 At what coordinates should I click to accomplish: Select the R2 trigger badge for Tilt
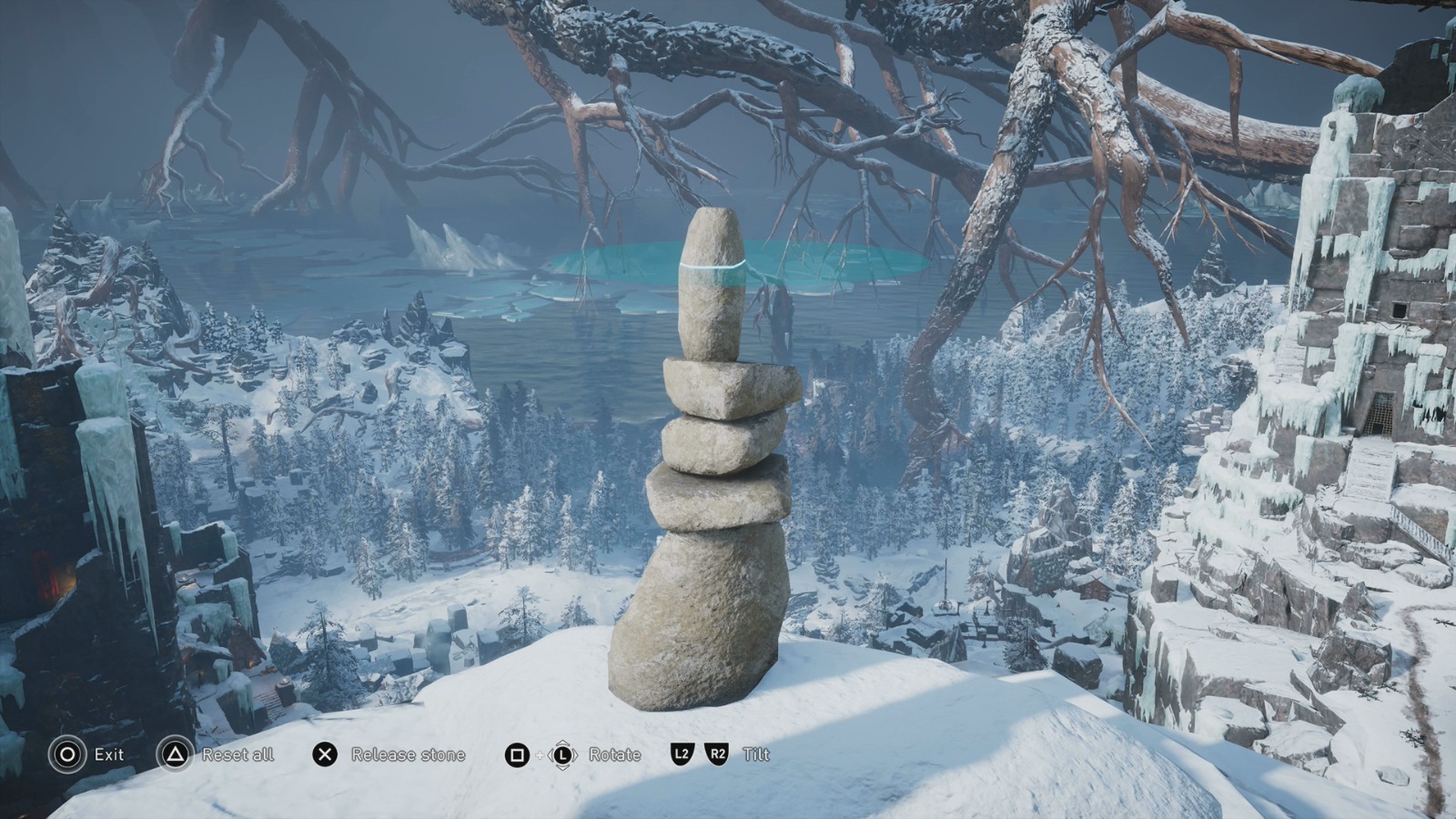(x=715, y=754)
